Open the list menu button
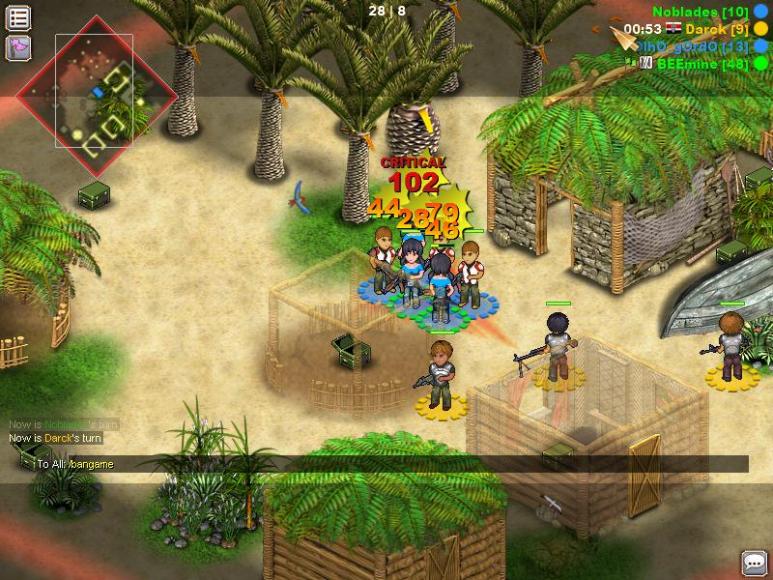Image resolution: width=773 pixels, height=580 pixels. pos(18,17)
